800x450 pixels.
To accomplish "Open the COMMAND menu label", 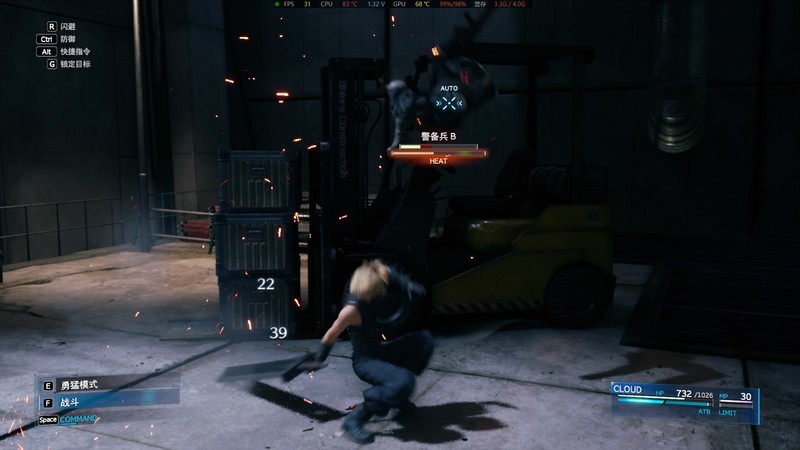I will tap(79, 419).
